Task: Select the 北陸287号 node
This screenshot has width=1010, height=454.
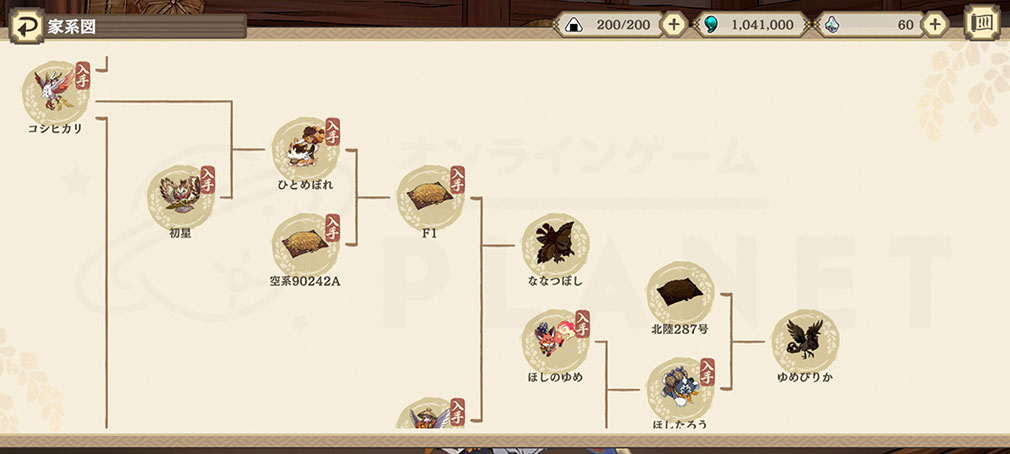Action: tap(680, 293)
